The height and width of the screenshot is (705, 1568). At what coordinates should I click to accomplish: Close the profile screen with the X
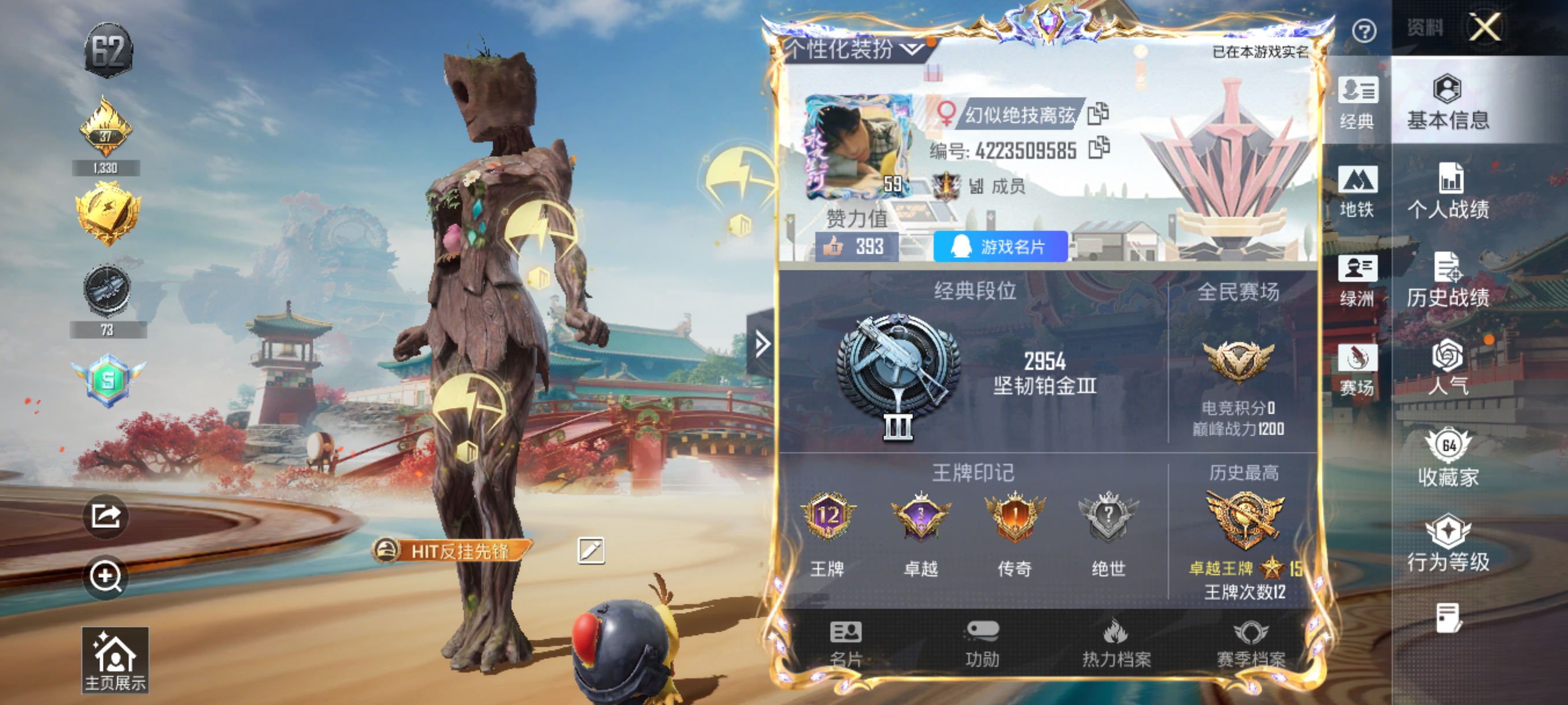1485,27
